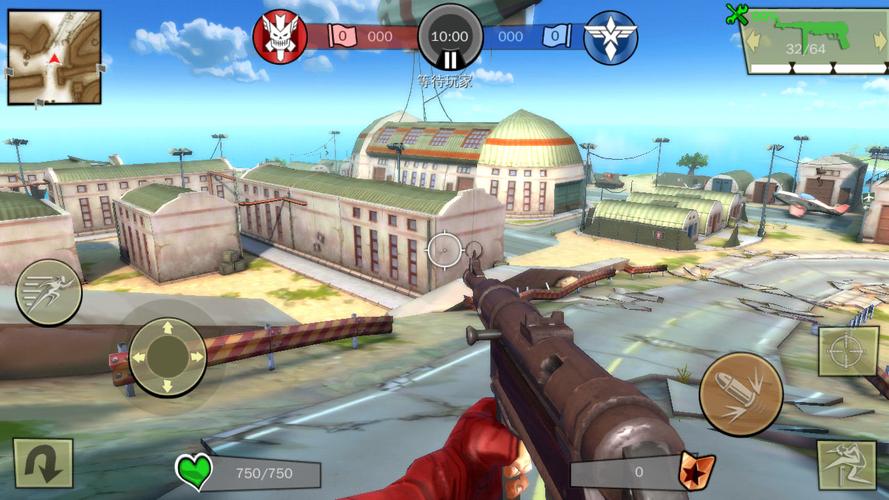Click the movement joystick pad
The image size is (889, 500).
pos(168,356)
